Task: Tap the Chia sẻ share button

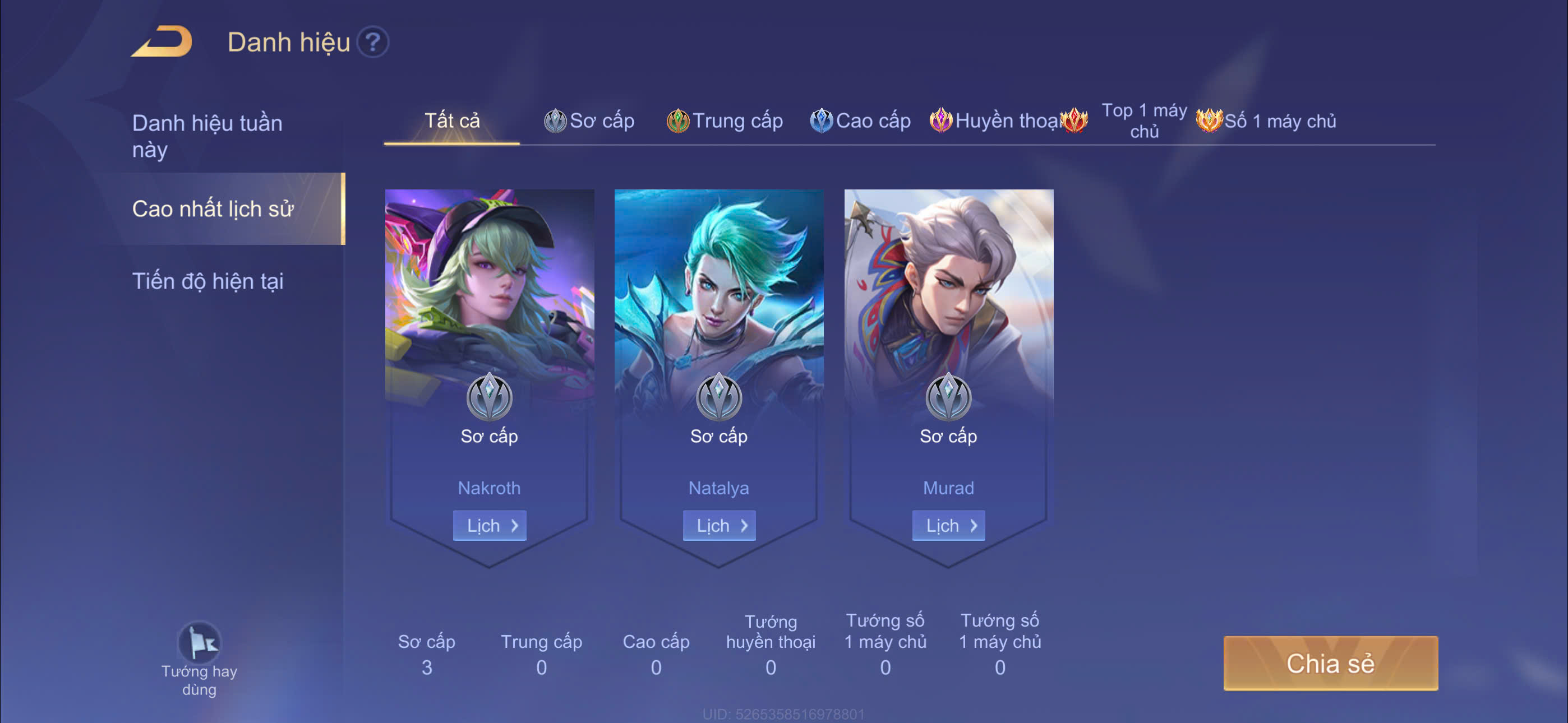Action: 1330,662
